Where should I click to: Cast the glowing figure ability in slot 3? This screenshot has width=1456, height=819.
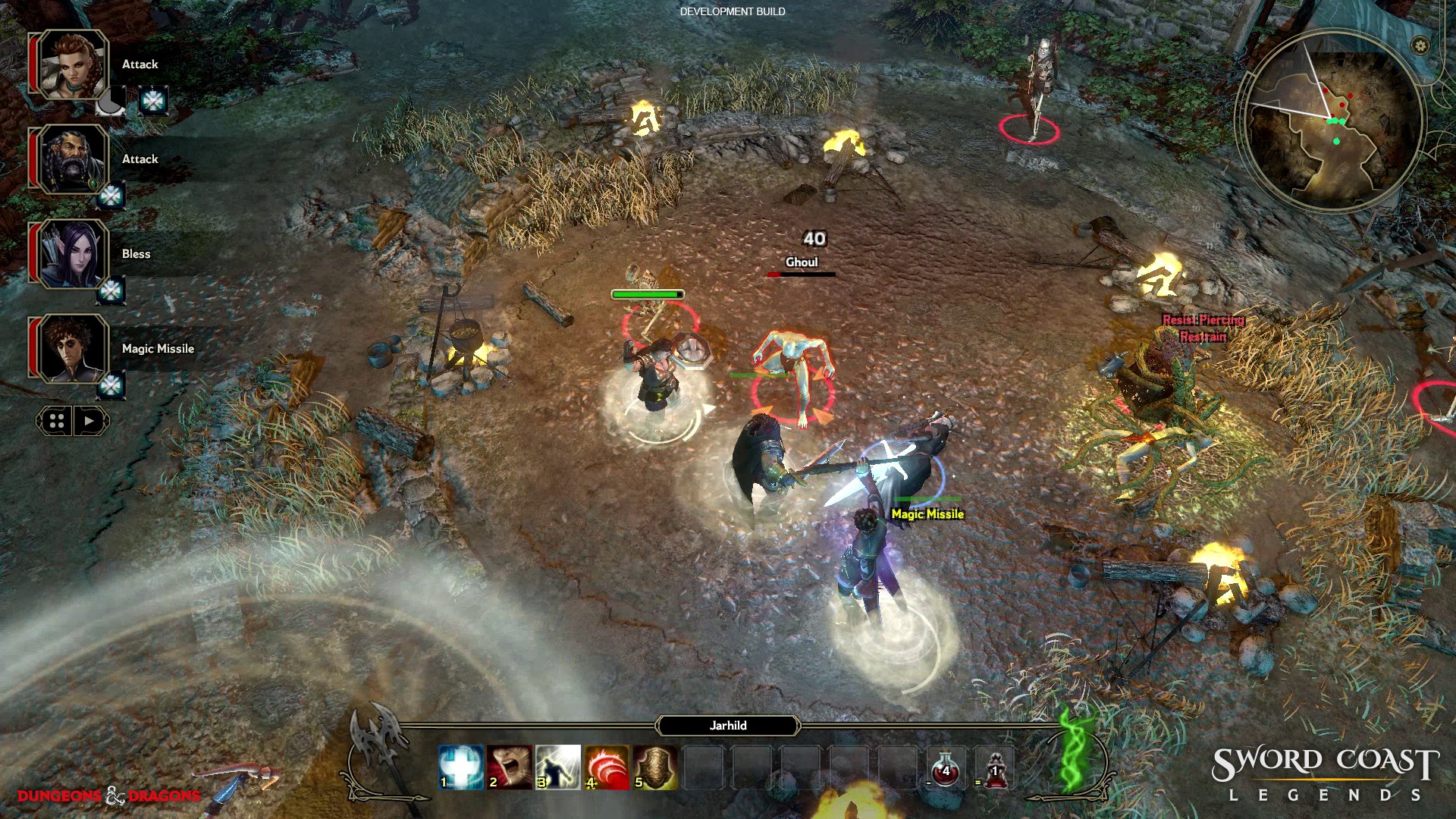click(x=558, y=767)
